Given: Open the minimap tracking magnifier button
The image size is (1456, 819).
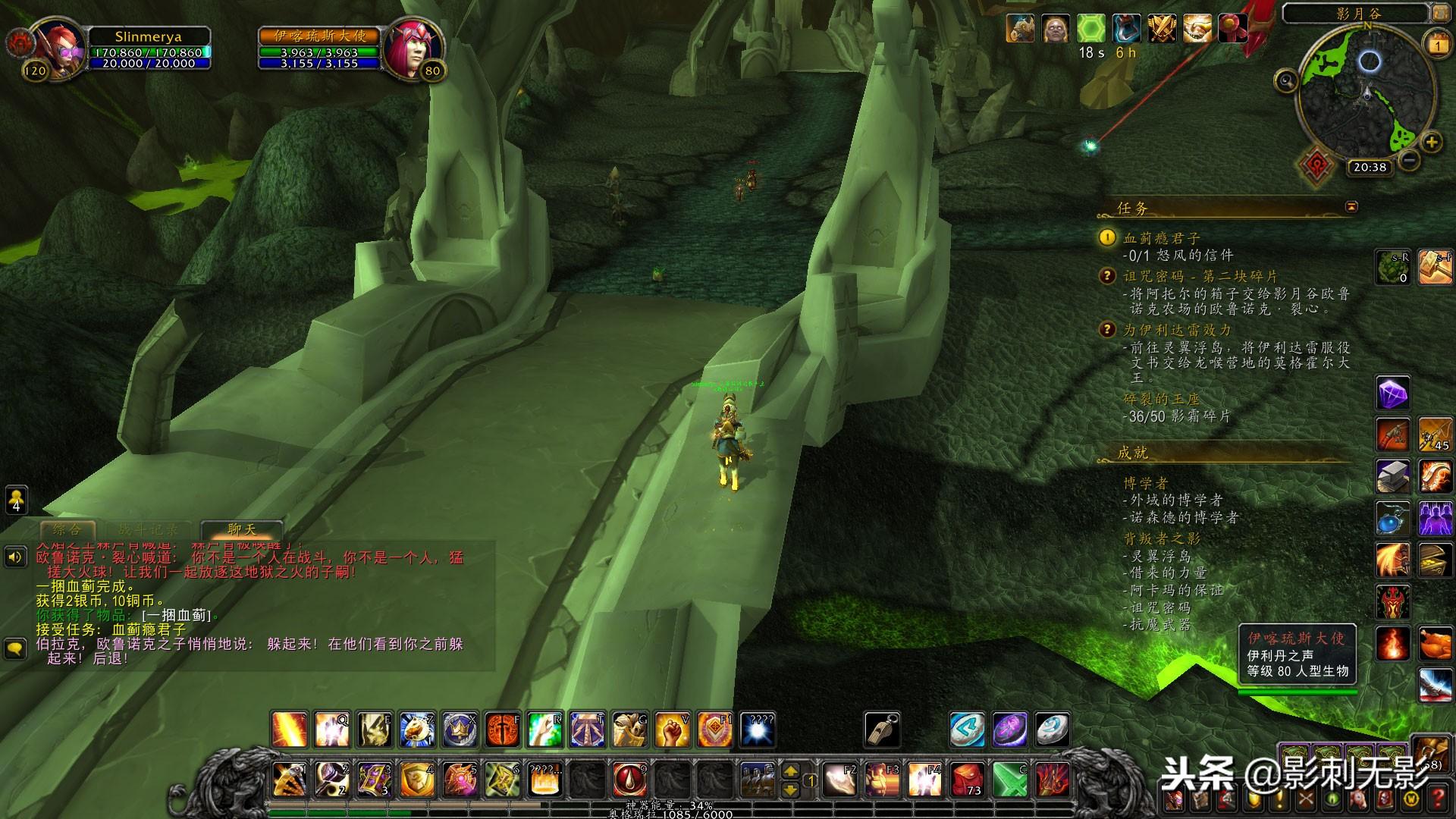Looking at the screenshot, I should pos(1285,80).
